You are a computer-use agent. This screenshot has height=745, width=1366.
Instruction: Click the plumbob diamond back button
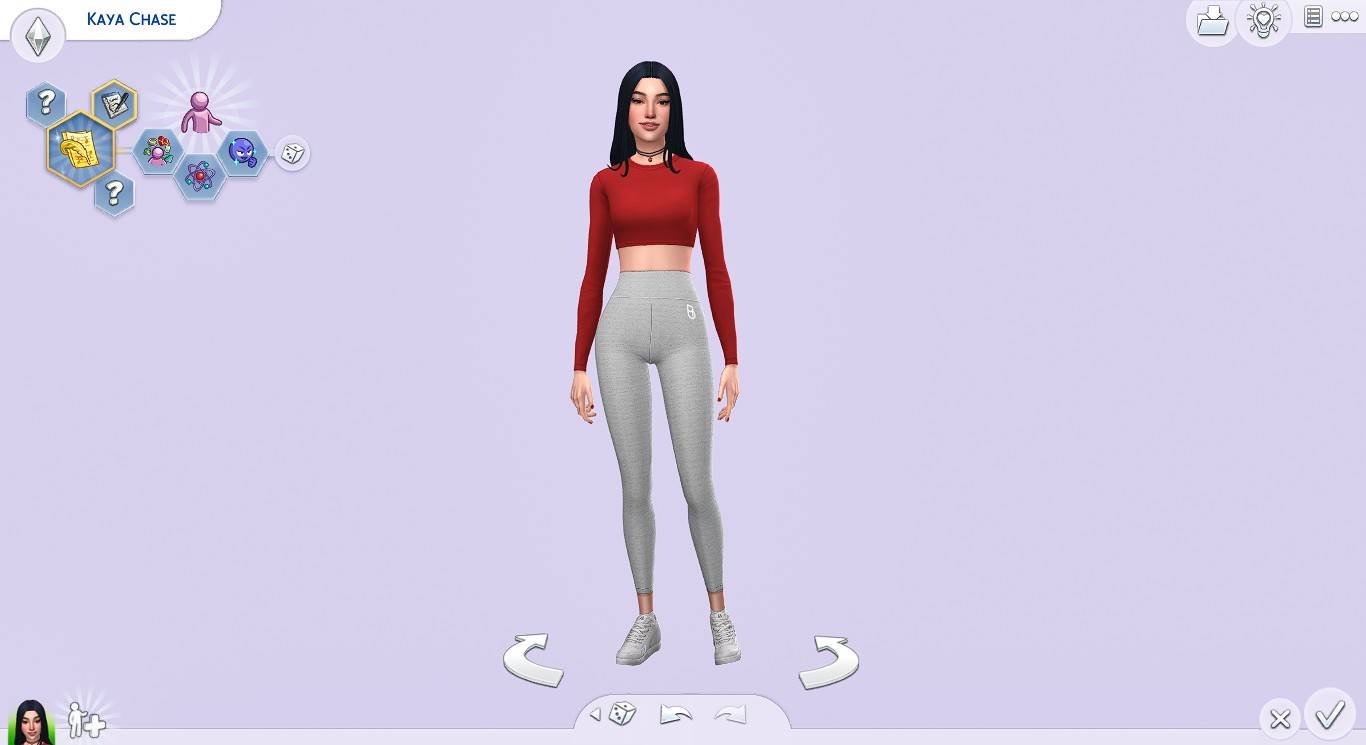[38, 35]
